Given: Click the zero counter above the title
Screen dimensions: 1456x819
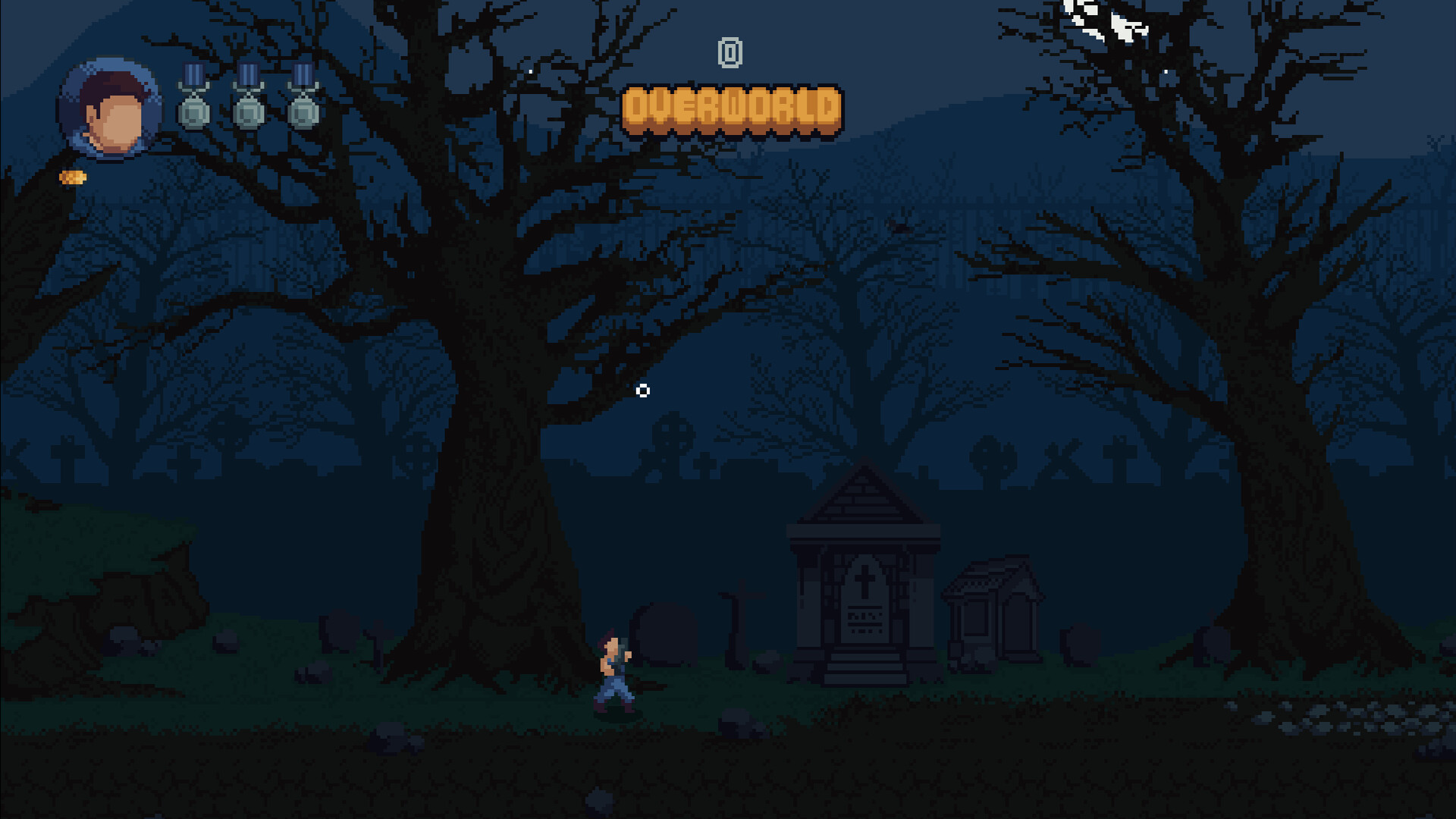Looking at the screenshot, I should tap(730, 53).
